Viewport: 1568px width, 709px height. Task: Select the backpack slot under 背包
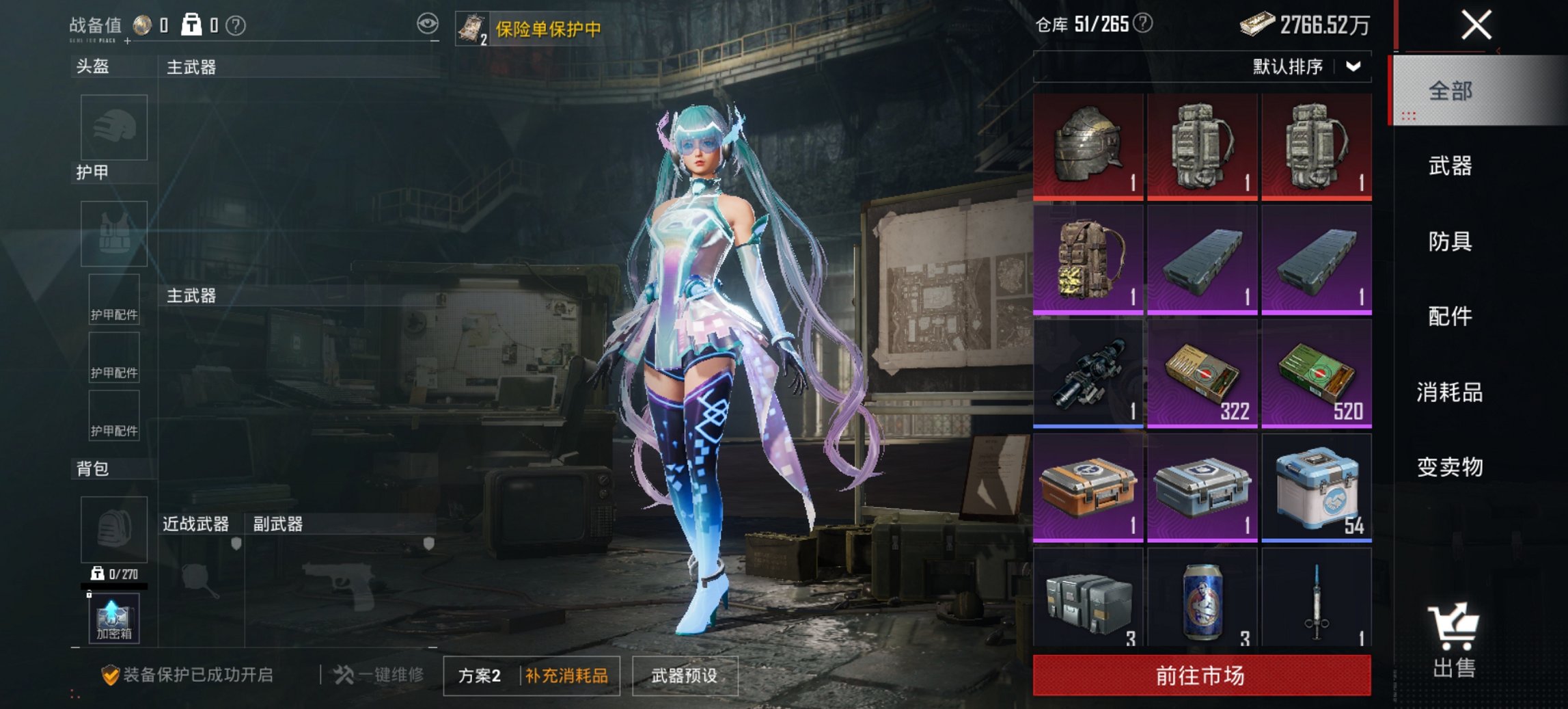113,530
